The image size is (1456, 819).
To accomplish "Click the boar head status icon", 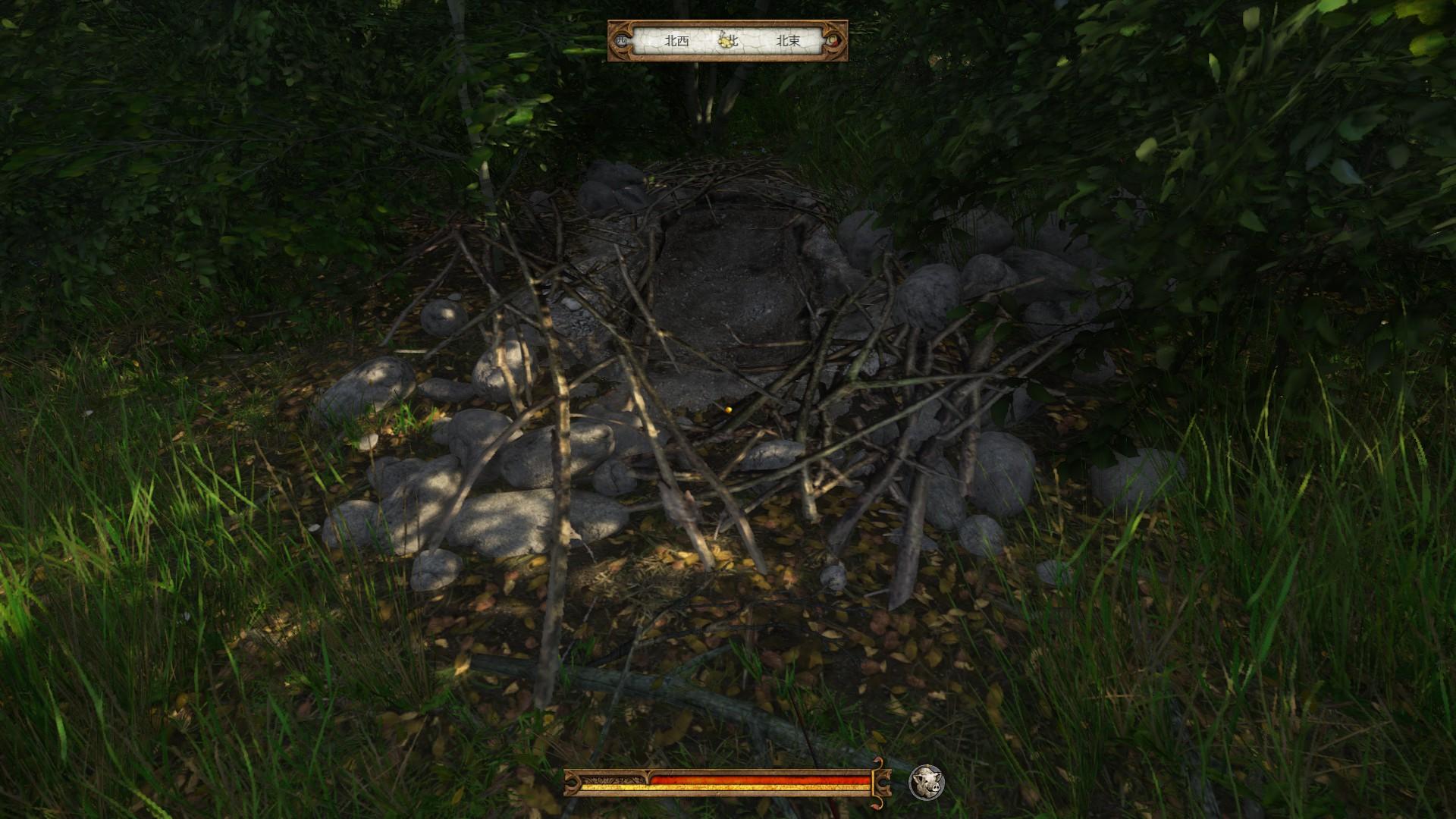I will pos(926,781).
